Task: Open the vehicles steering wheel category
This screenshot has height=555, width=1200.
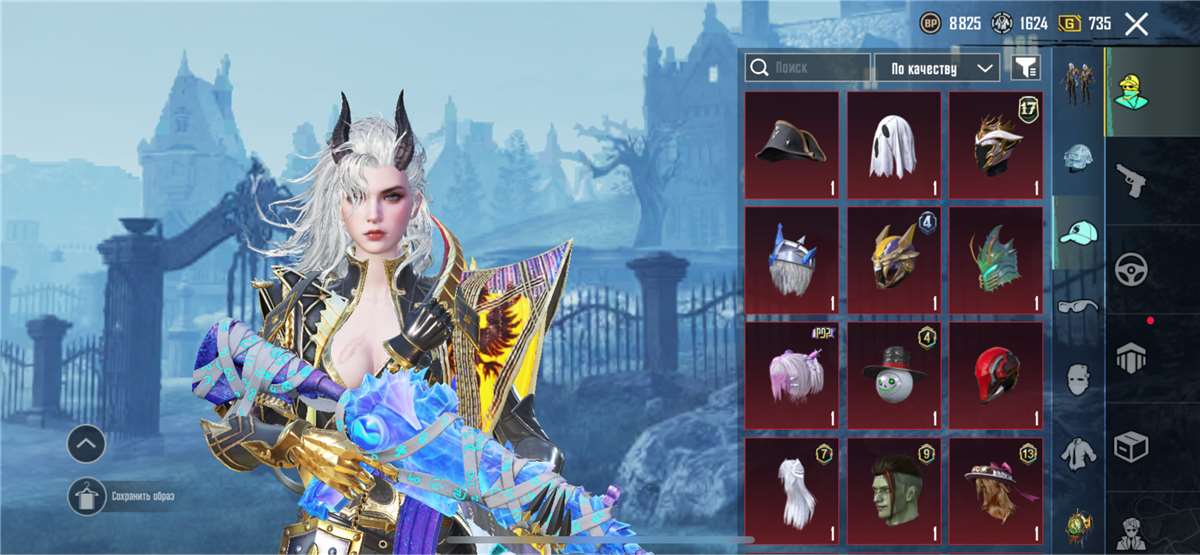Action: tap(1131, 269)
